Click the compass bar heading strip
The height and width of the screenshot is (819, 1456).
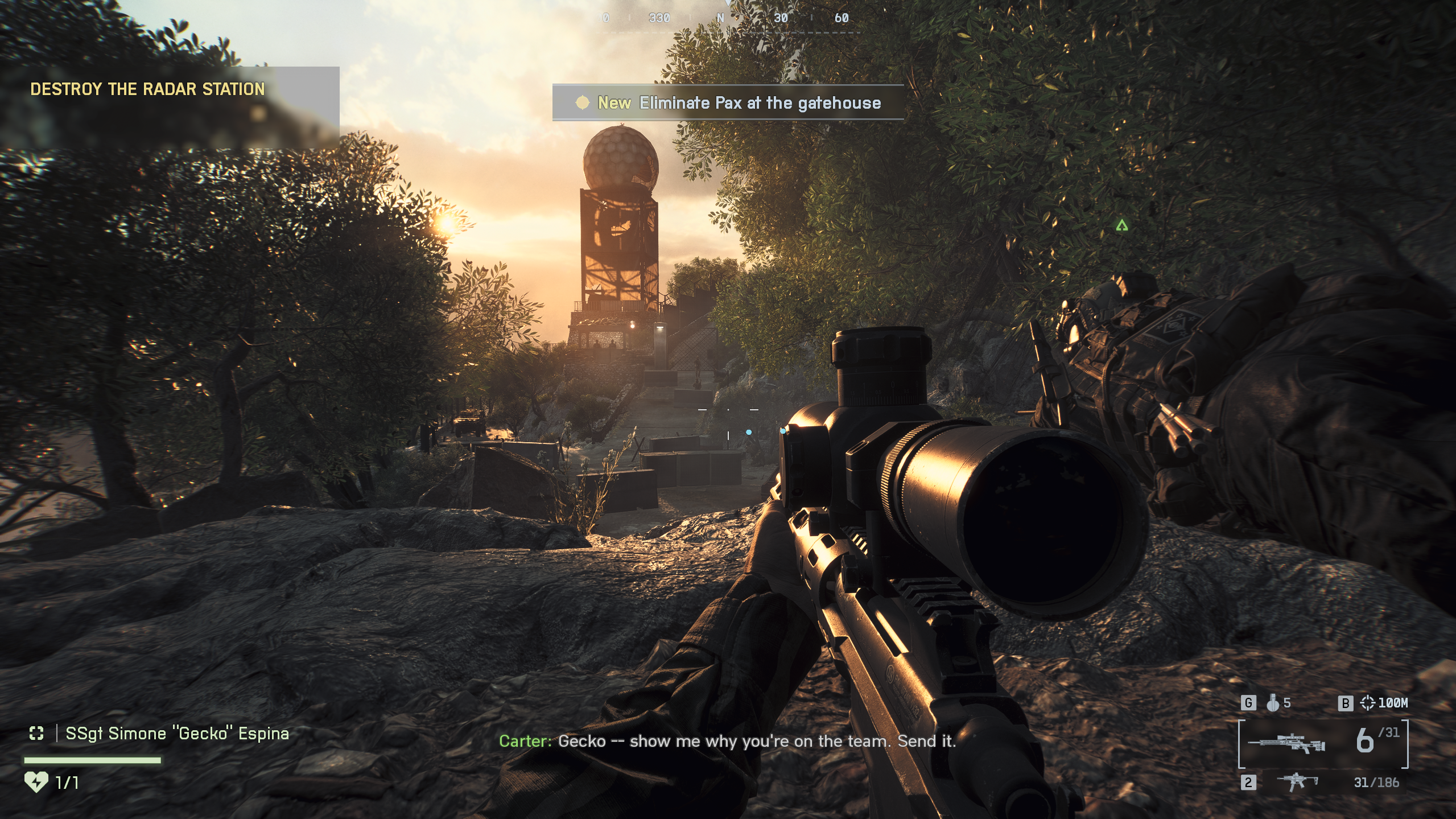(x=728, y=19)
